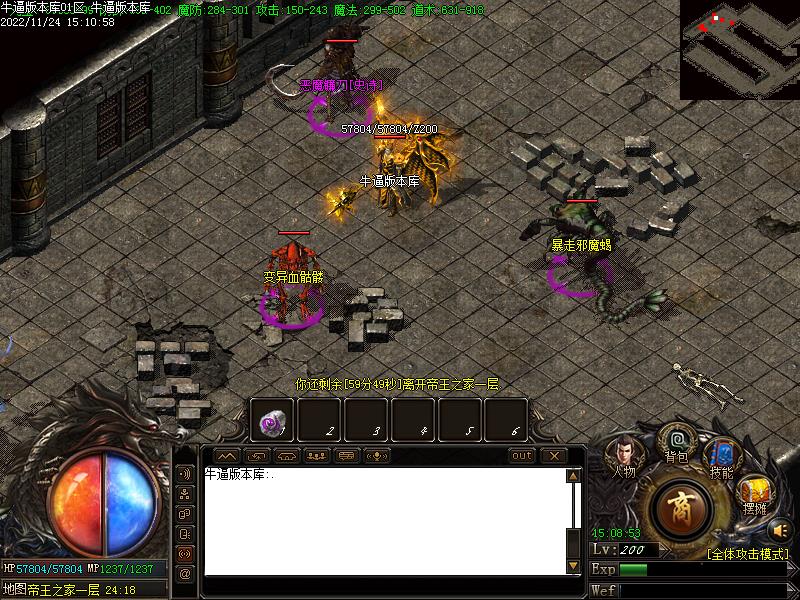Click the 'out' button above chat
The image size is (800, 600).
(521, 456)
